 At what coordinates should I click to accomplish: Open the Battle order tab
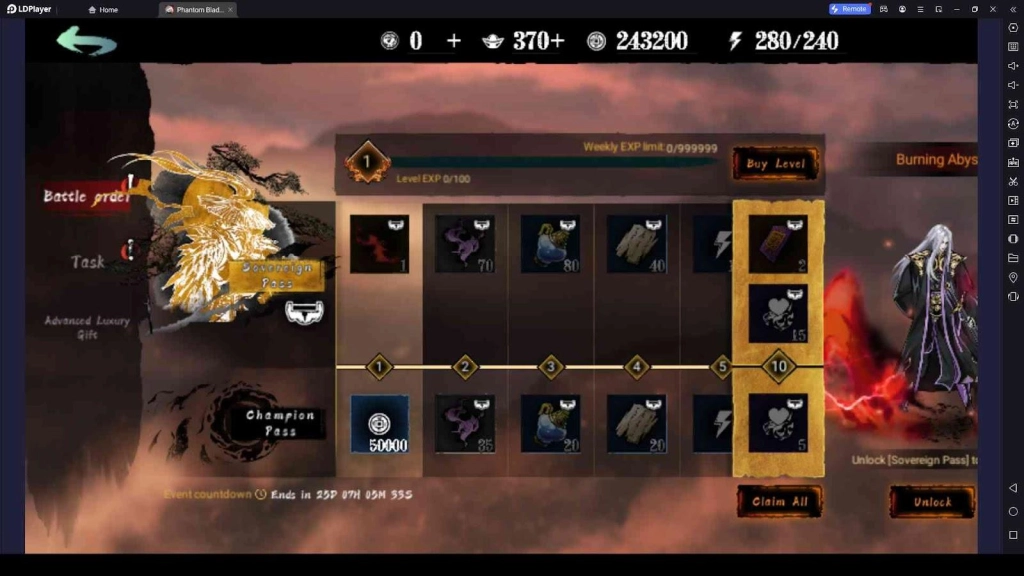pyautogui.click(x=86, y=196)
